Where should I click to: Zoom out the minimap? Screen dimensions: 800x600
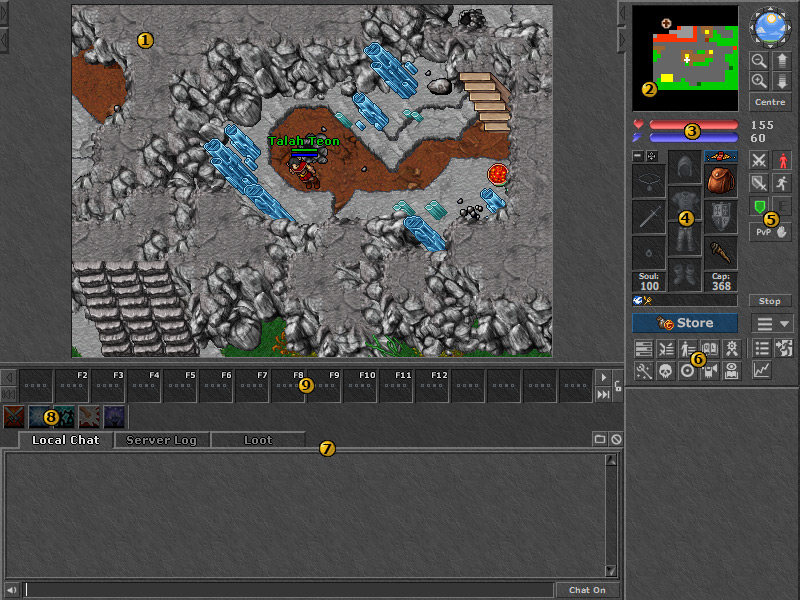(759, 62)
